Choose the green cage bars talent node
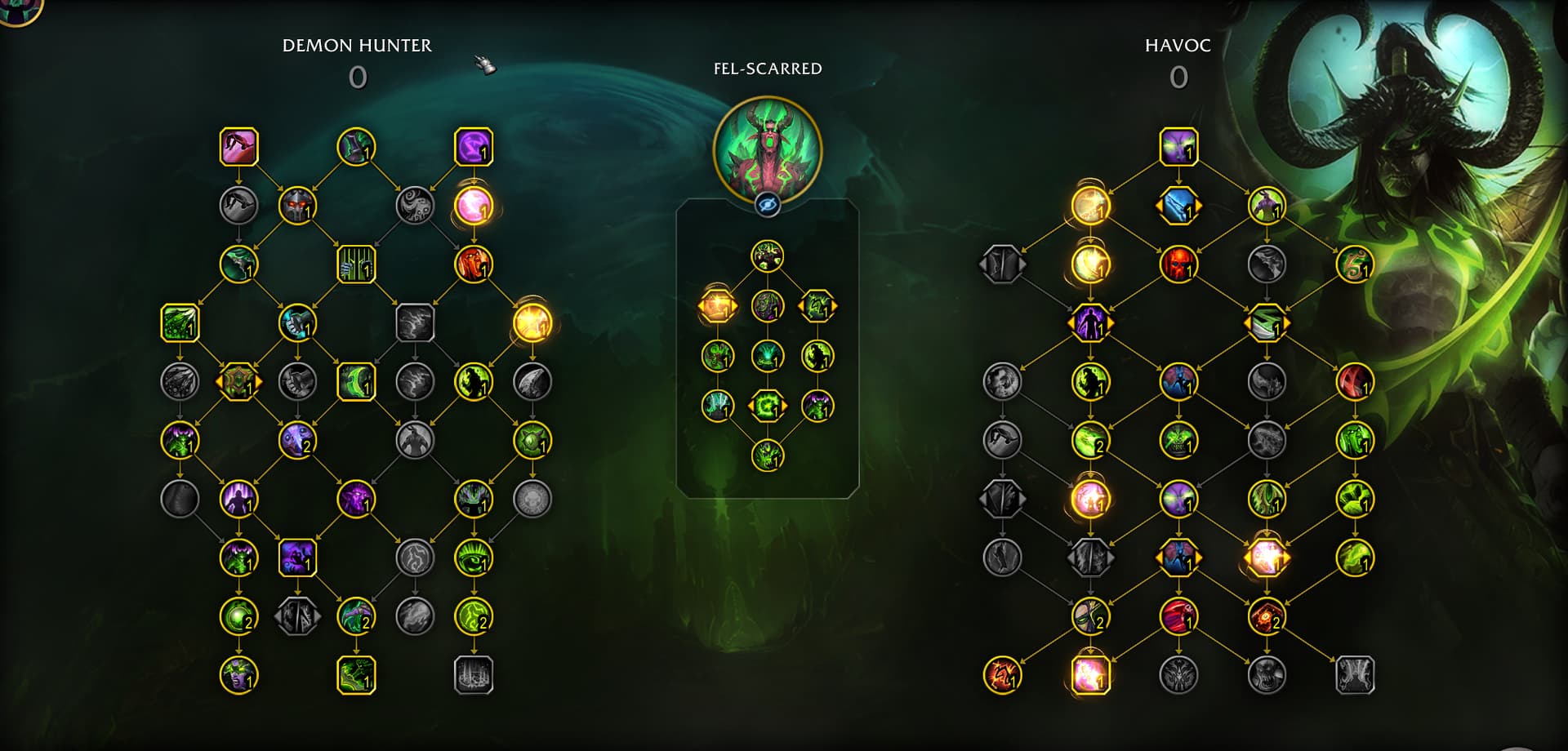Image resolution: width=1568 pixels, height=751 pixels. click(356, 264)
